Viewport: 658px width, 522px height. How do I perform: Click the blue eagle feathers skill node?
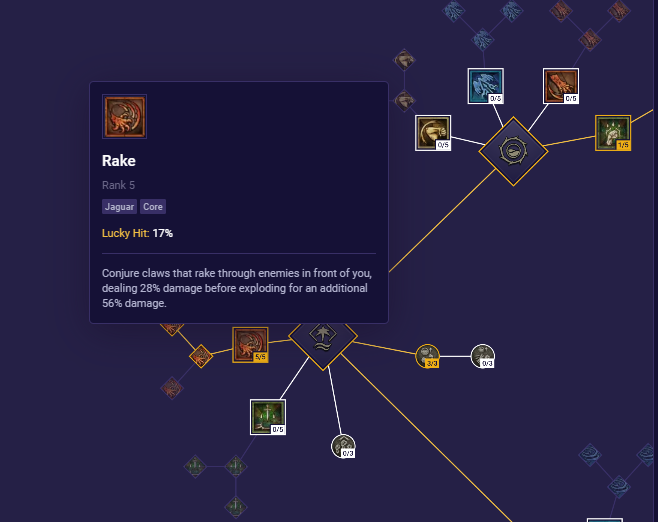point(486,86)
